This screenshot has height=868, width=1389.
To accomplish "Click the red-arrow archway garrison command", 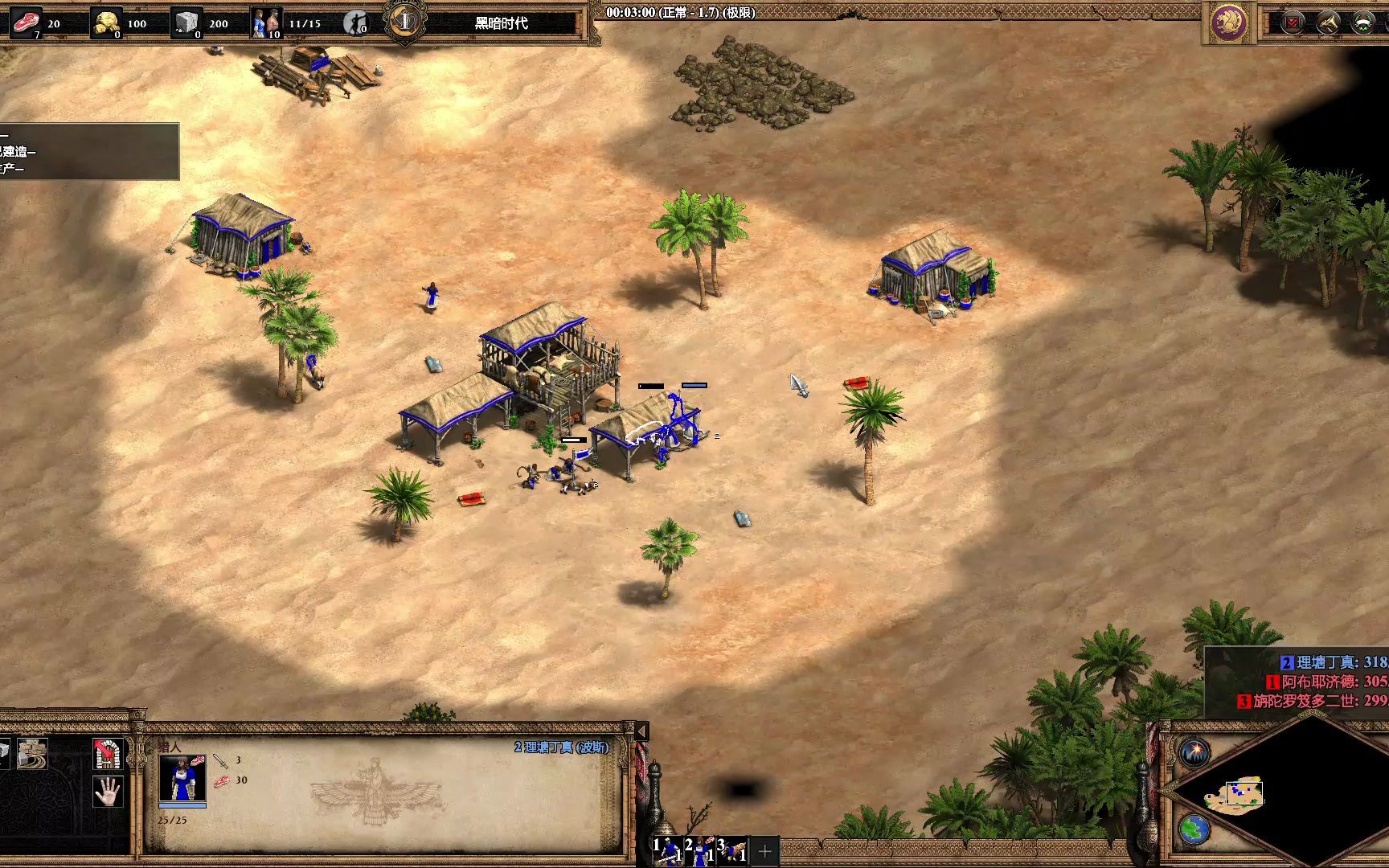I will [108, 753].
